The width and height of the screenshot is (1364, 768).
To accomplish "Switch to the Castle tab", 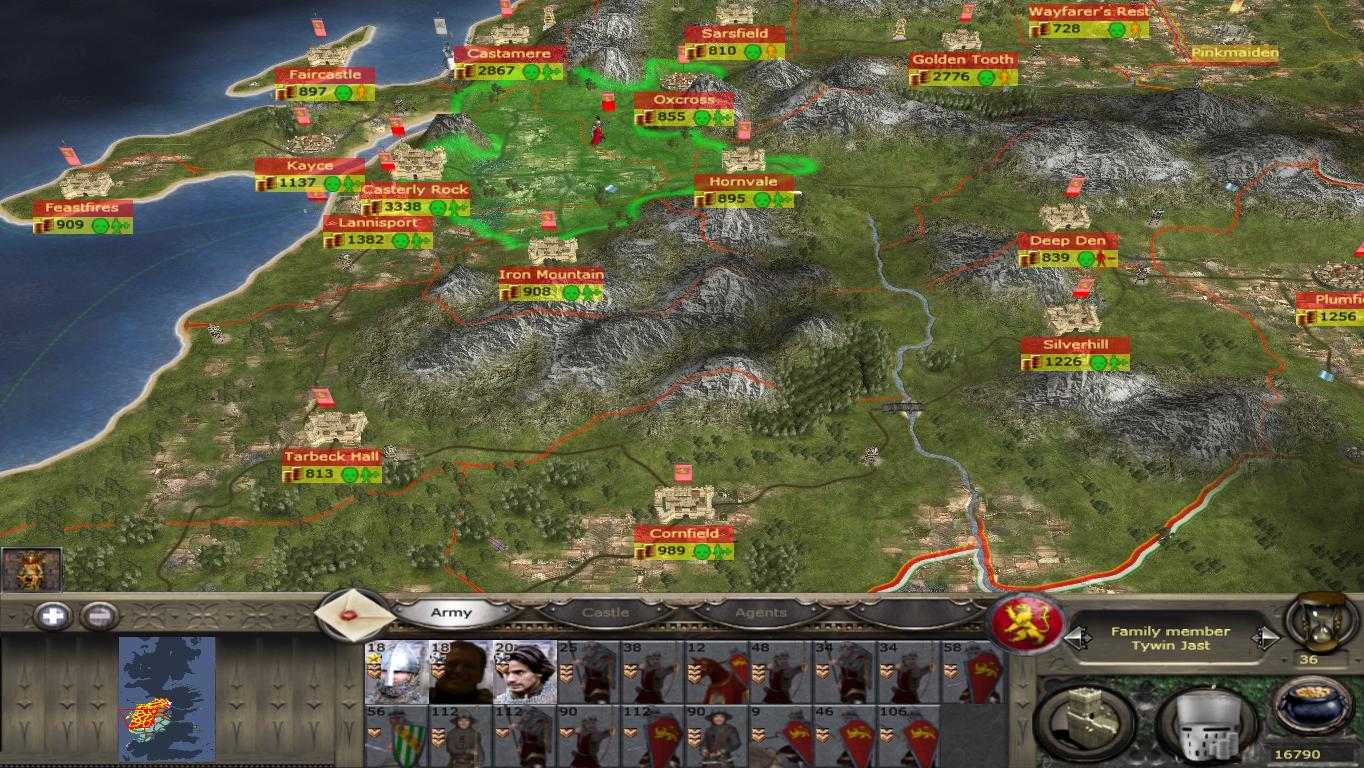I will [x=605, y=613].
